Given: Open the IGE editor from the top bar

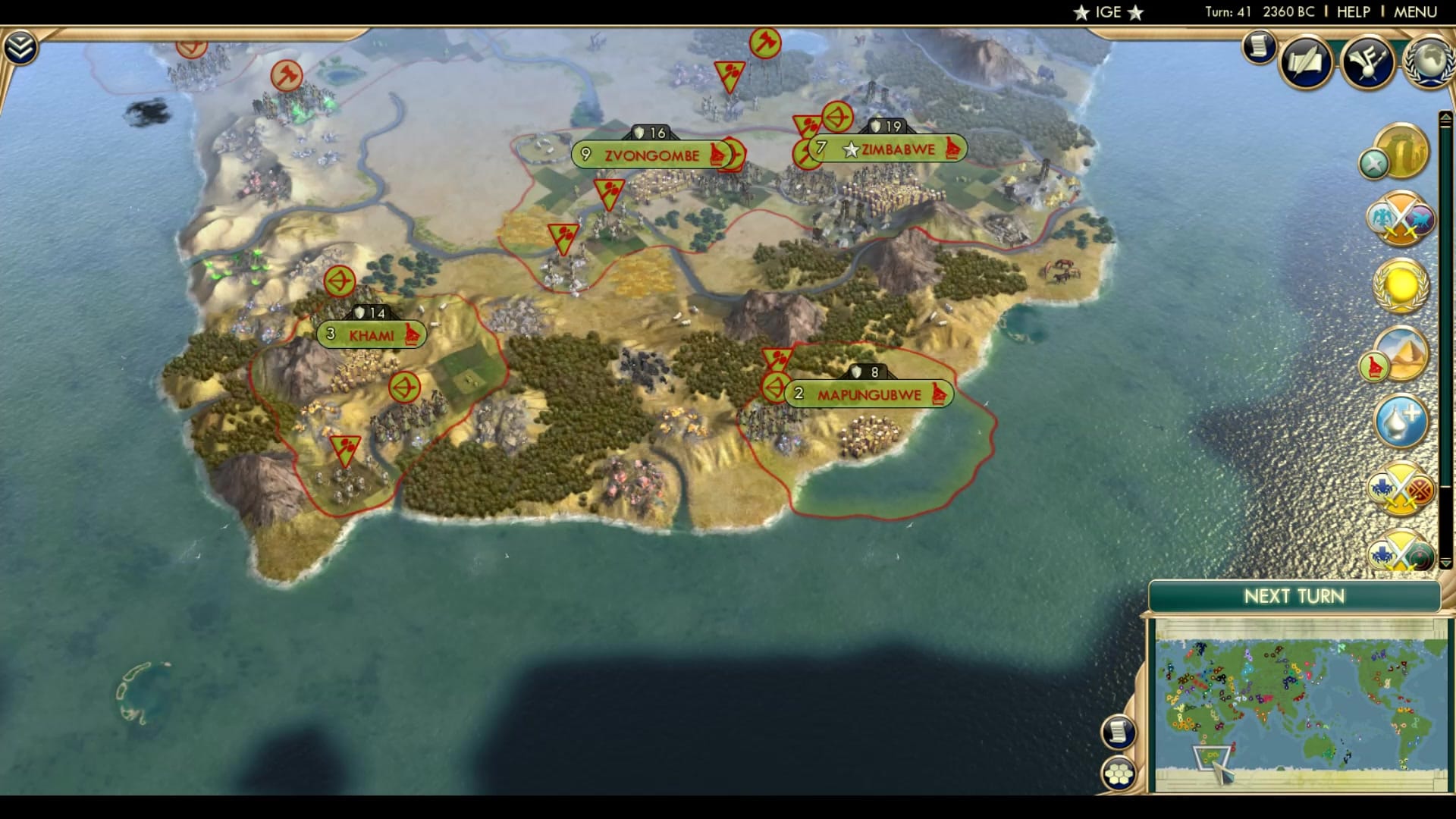Looking at the screenshot, I should (1108, 11).
